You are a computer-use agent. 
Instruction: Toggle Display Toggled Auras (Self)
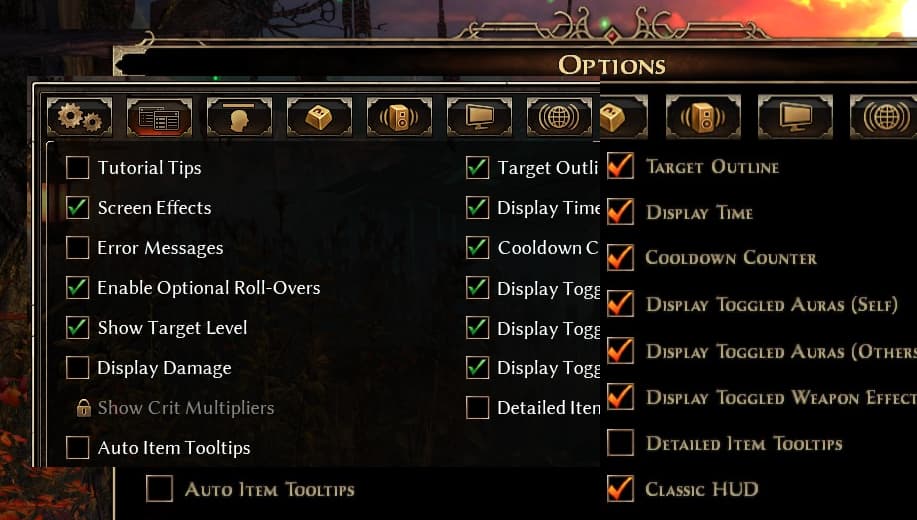coord(620,304)
